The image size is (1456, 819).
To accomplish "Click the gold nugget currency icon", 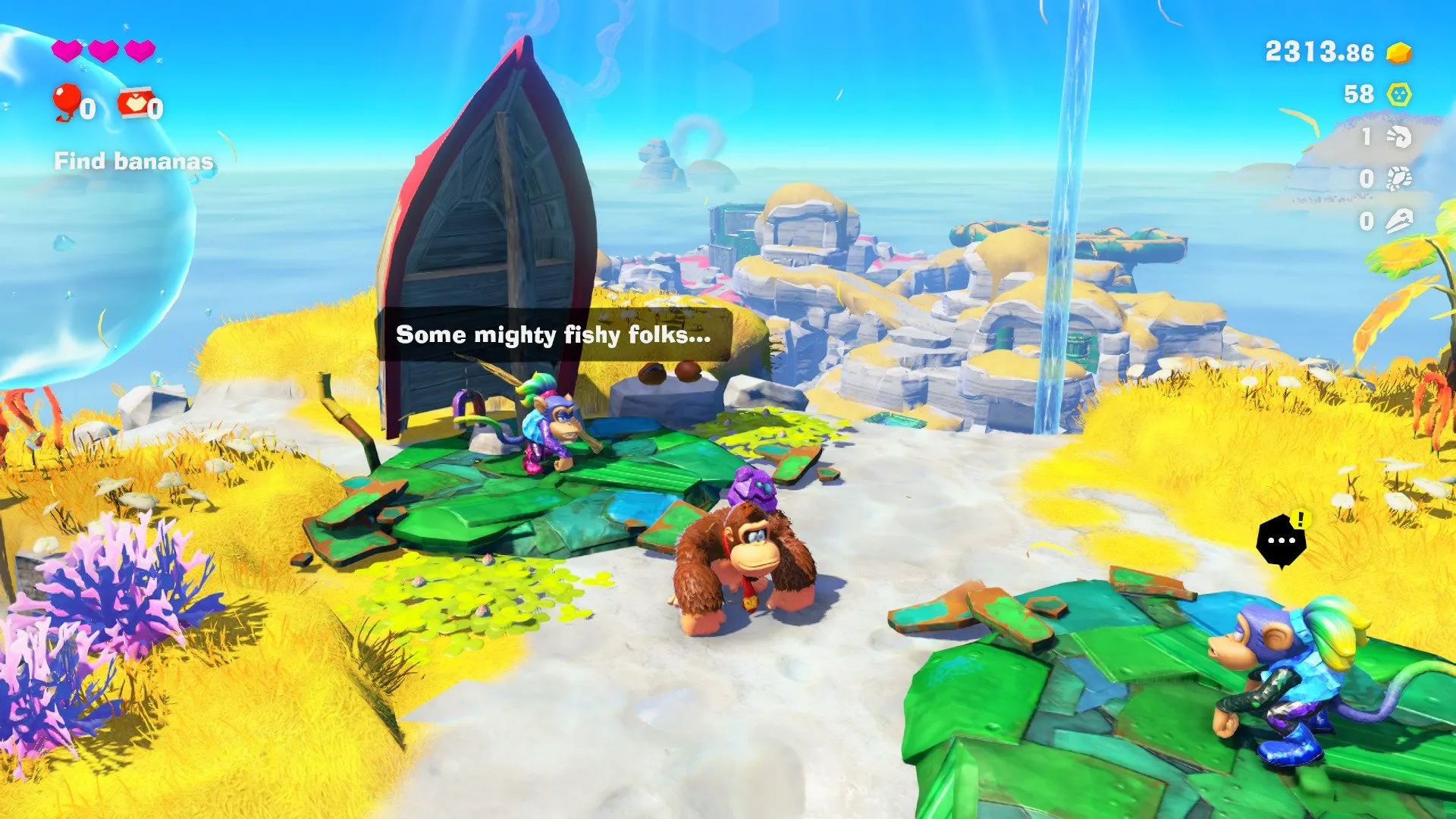I will tap(1398, 54).
